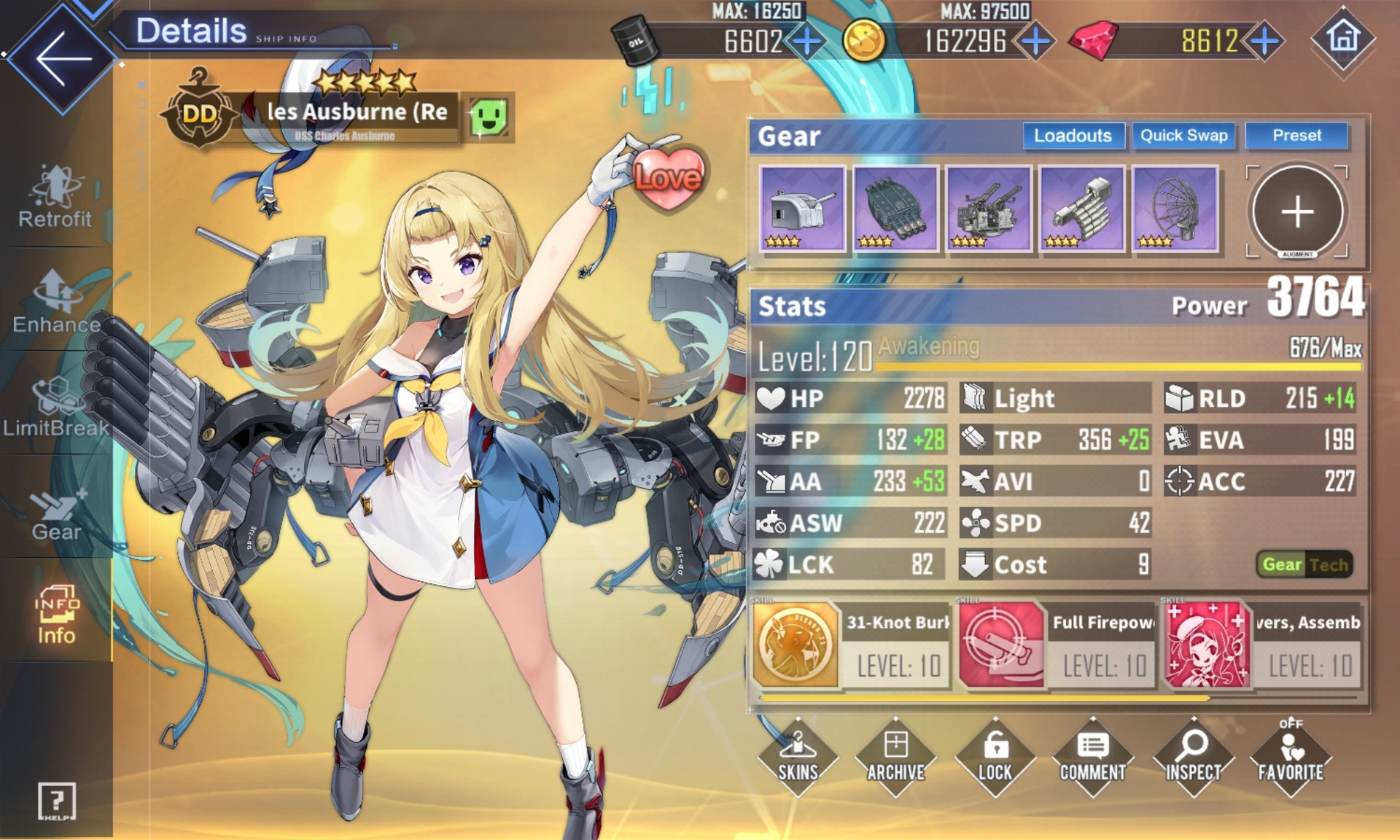The height and width of the screenshot is (840, 1400).
Task: Toggle the Lock on this ship
Action: tap(995, 757)
